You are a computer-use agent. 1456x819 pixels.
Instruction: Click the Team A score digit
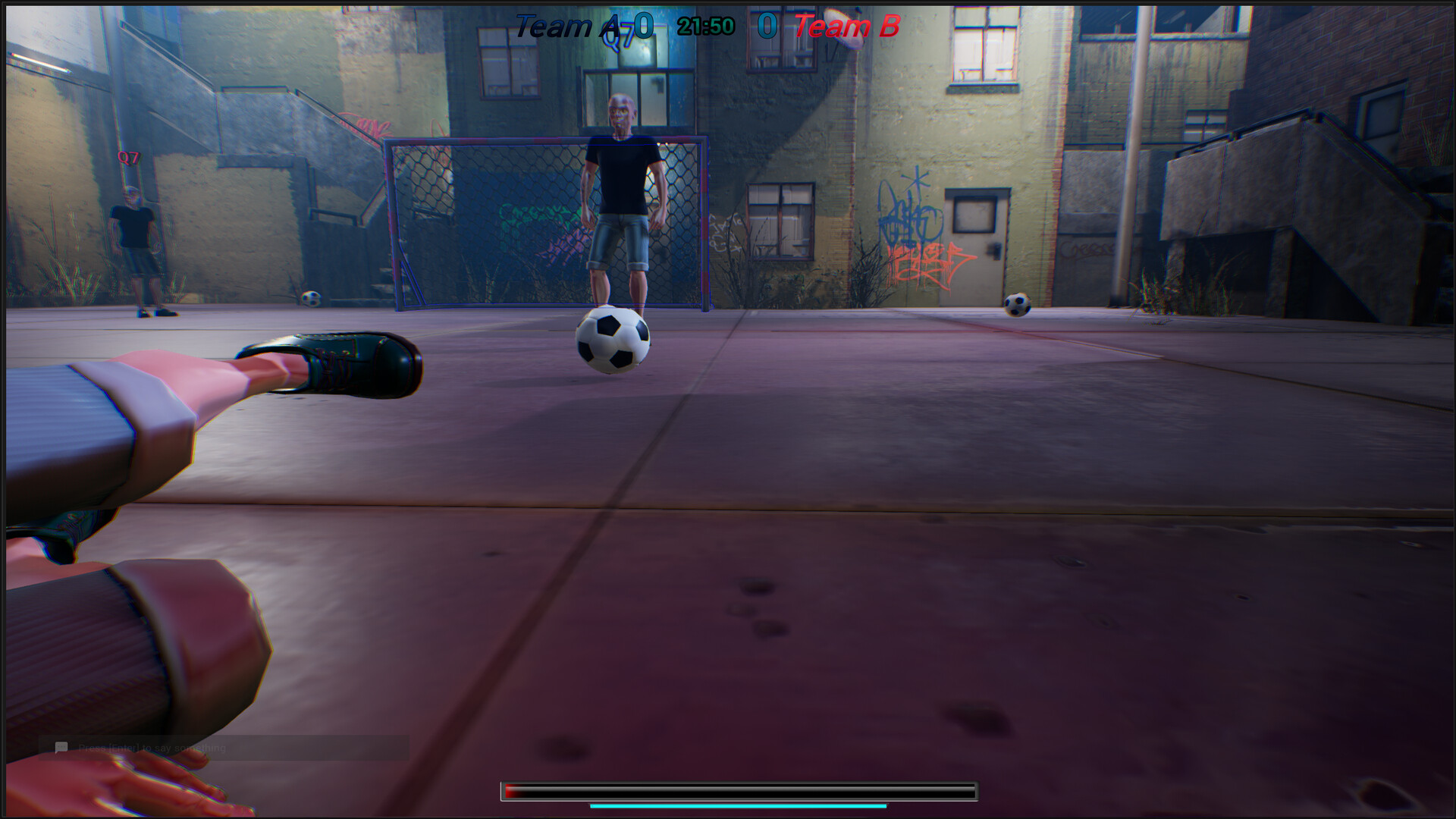(x=644, y=27)
